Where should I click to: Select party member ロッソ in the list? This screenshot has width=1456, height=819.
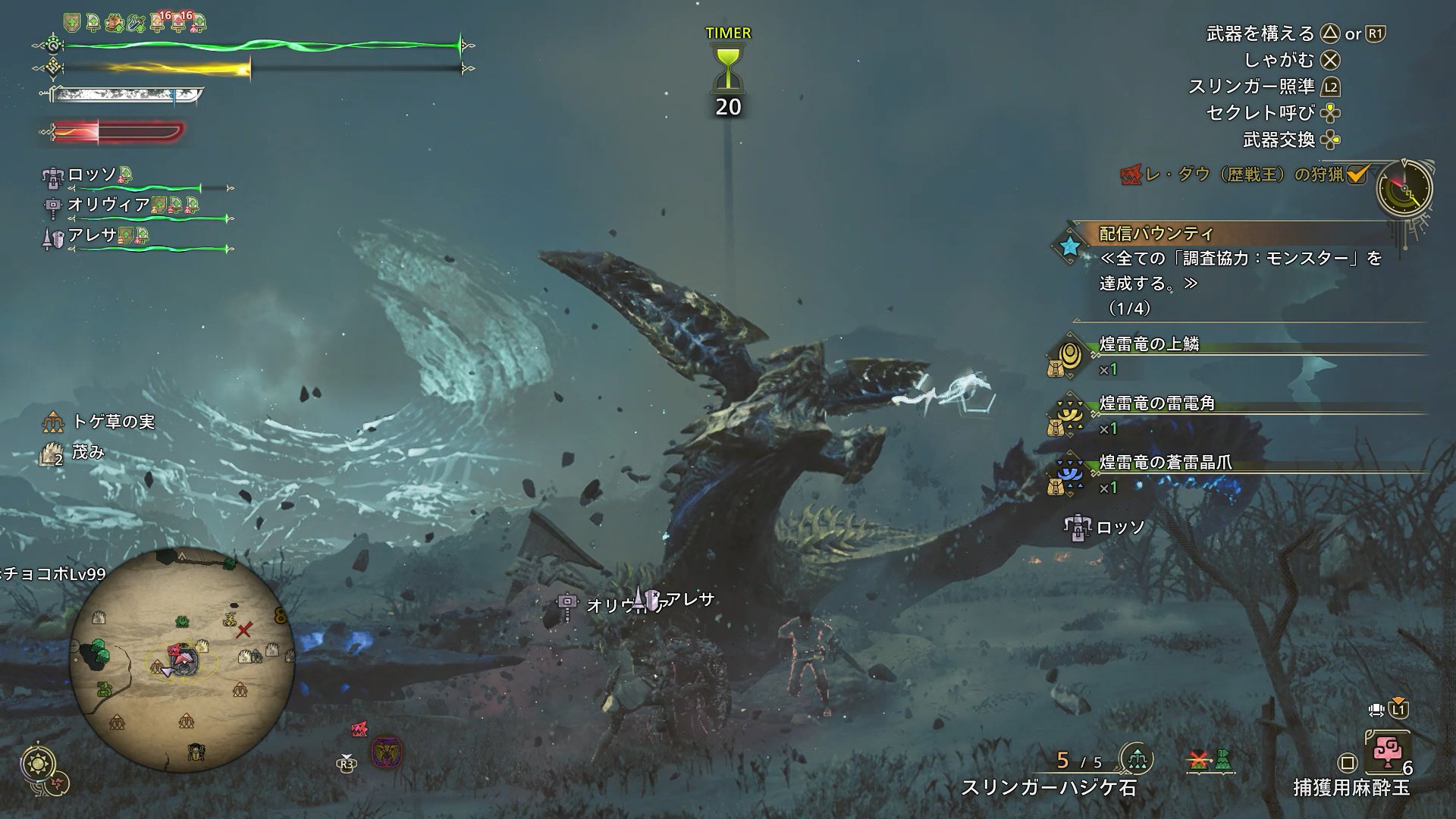click(x=93, y=175)
